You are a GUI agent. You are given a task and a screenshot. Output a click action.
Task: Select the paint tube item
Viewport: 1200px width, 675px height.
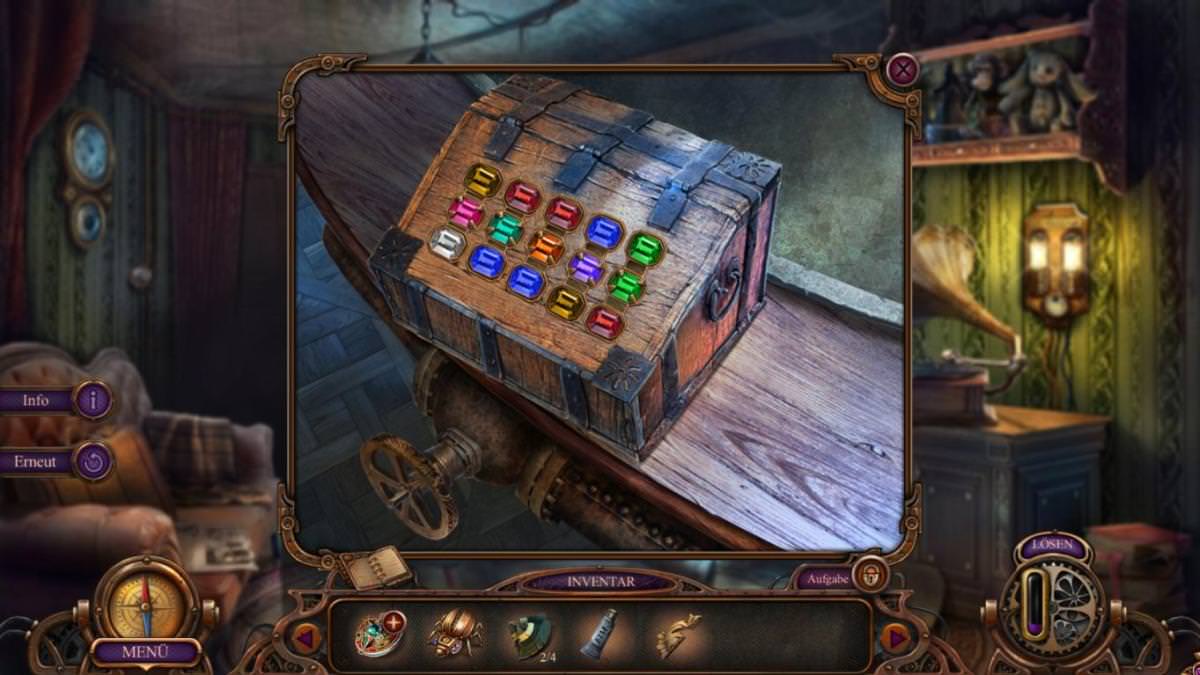point(600,633)
